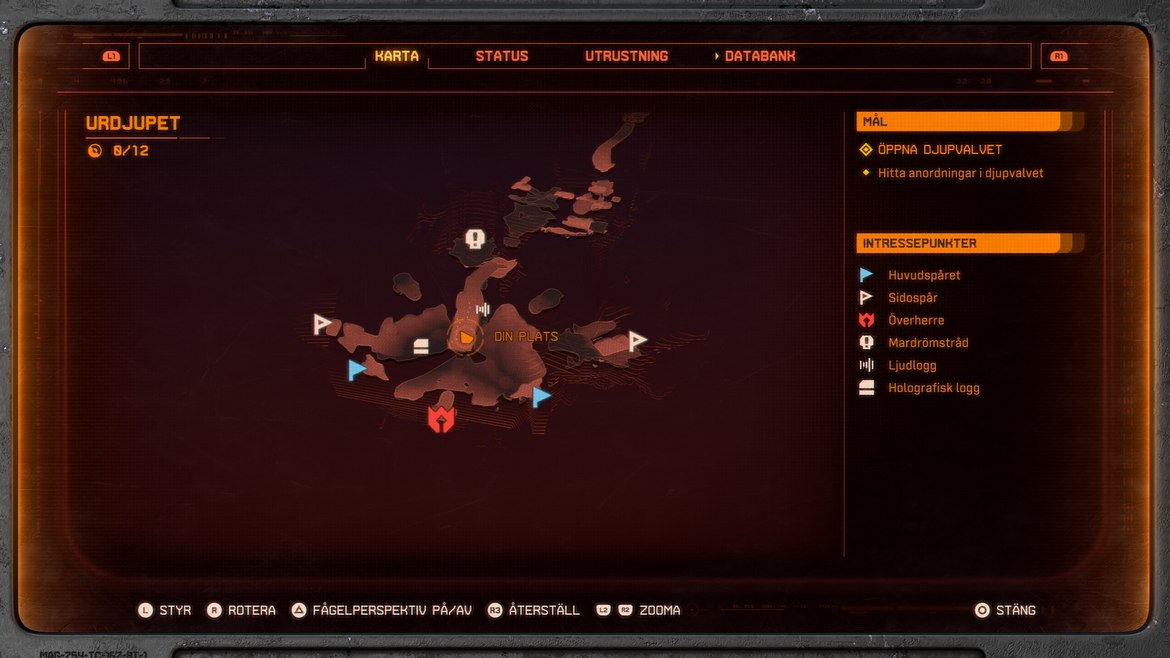Image resolution: width=1170 pixels, height=658 pixels.
Task: Show the Databank tab
Action: (759, 57)
